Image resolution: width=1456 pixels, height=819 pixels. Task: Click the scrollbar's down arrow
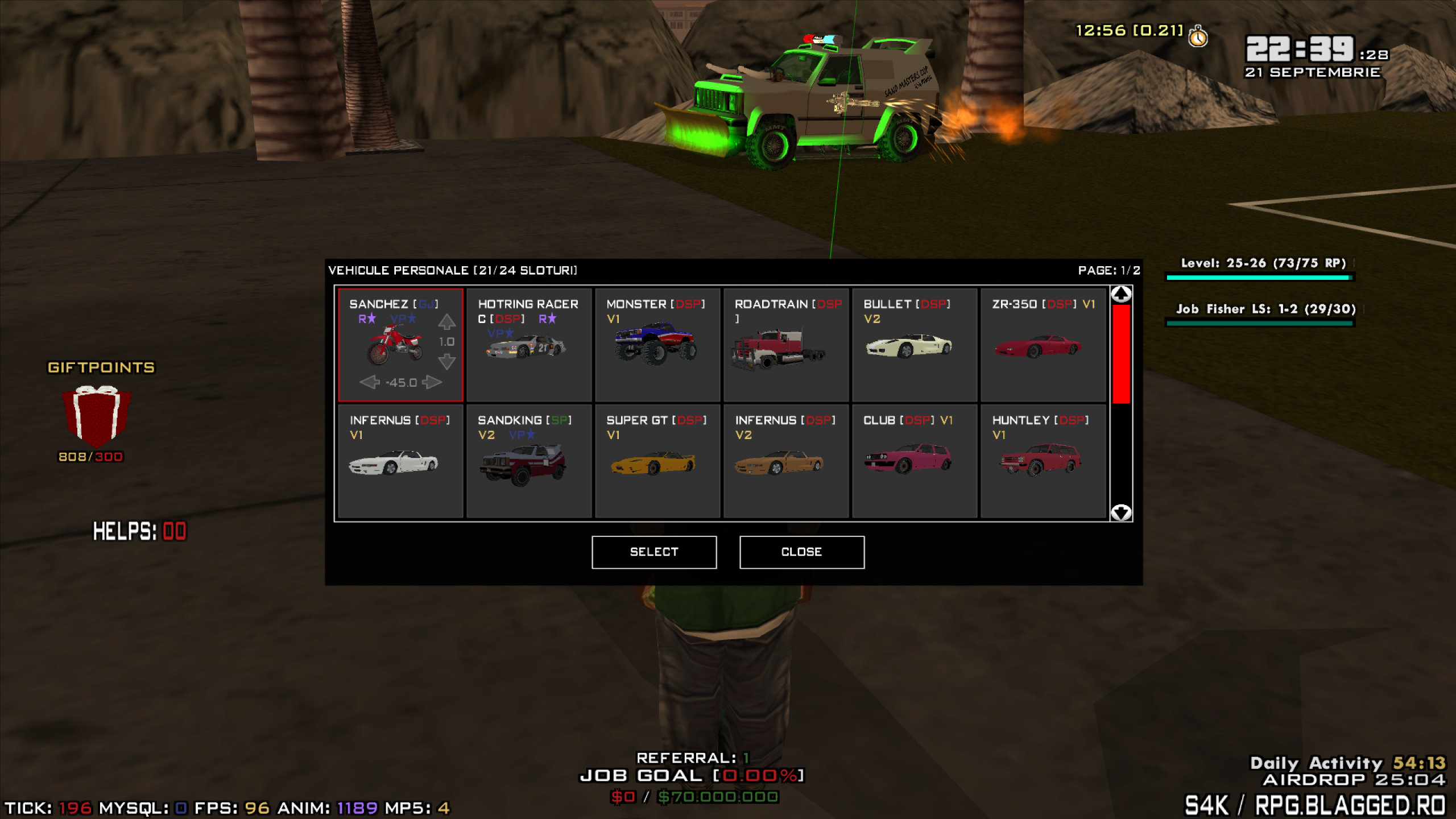tap(1121, 512)
